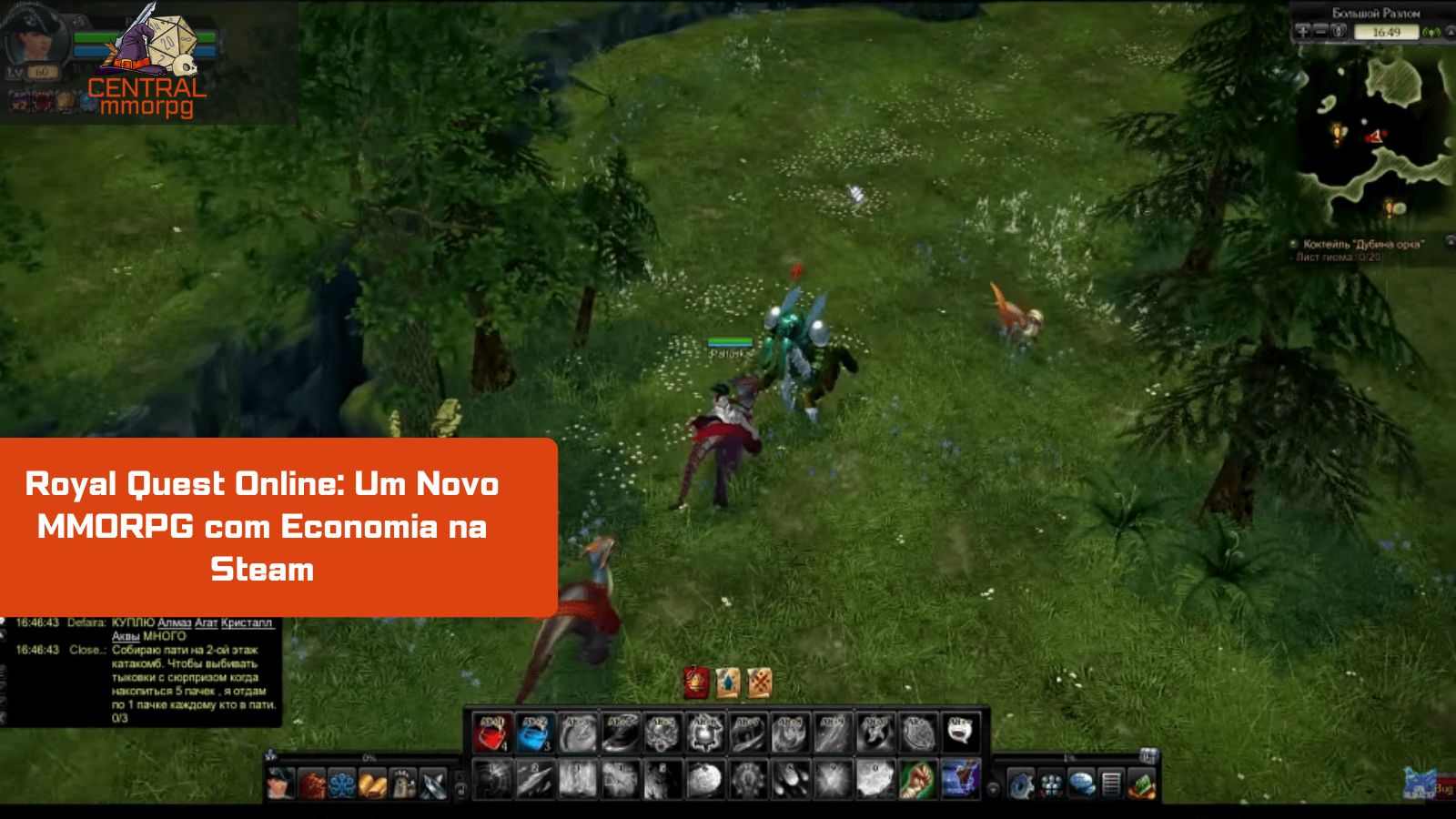1456x819 pixels.
Task: Click the snowflake icon in the bottom-left menu
Action: [x=341, y=784]
